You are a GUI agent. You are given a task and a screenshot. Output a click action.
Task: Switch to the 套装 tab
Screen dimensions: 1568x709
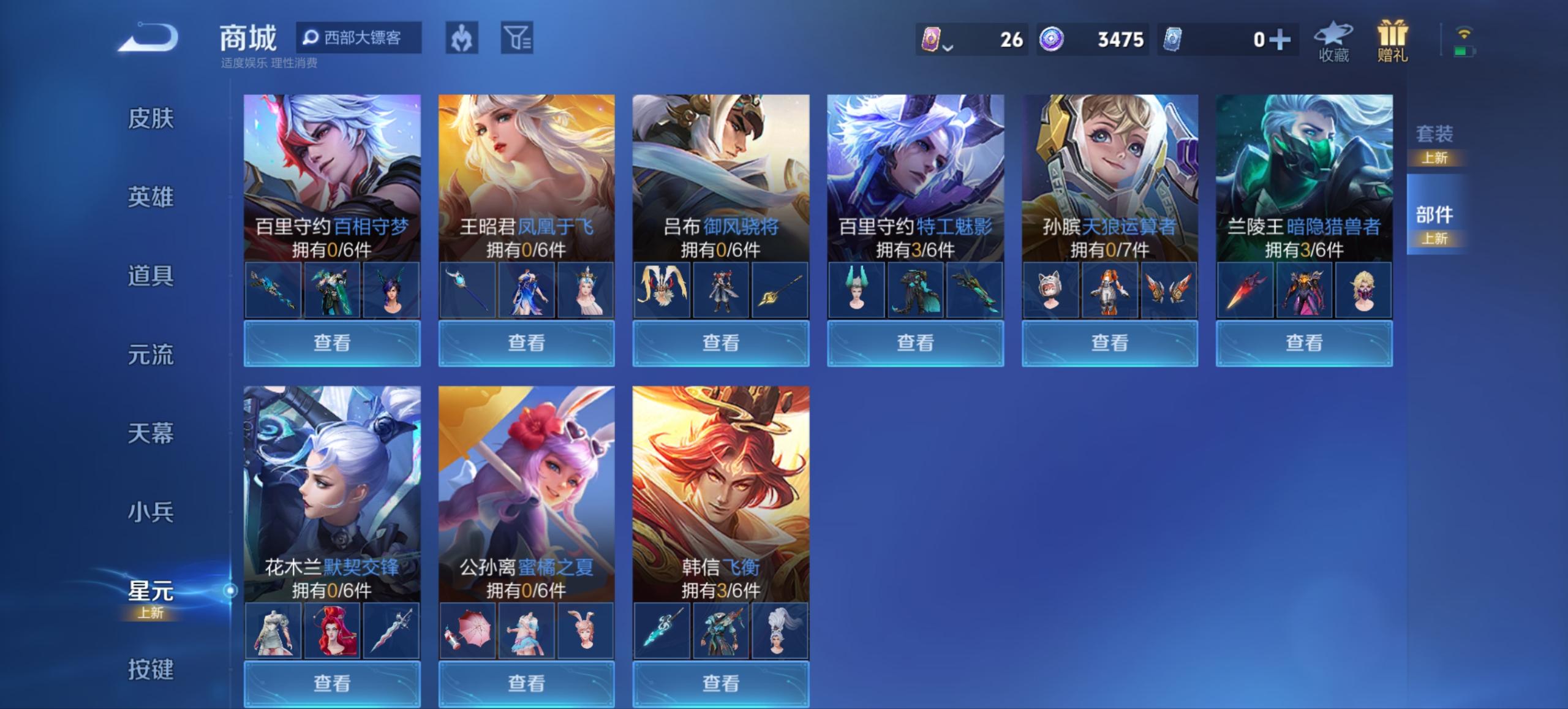[x=1435, y=134]
